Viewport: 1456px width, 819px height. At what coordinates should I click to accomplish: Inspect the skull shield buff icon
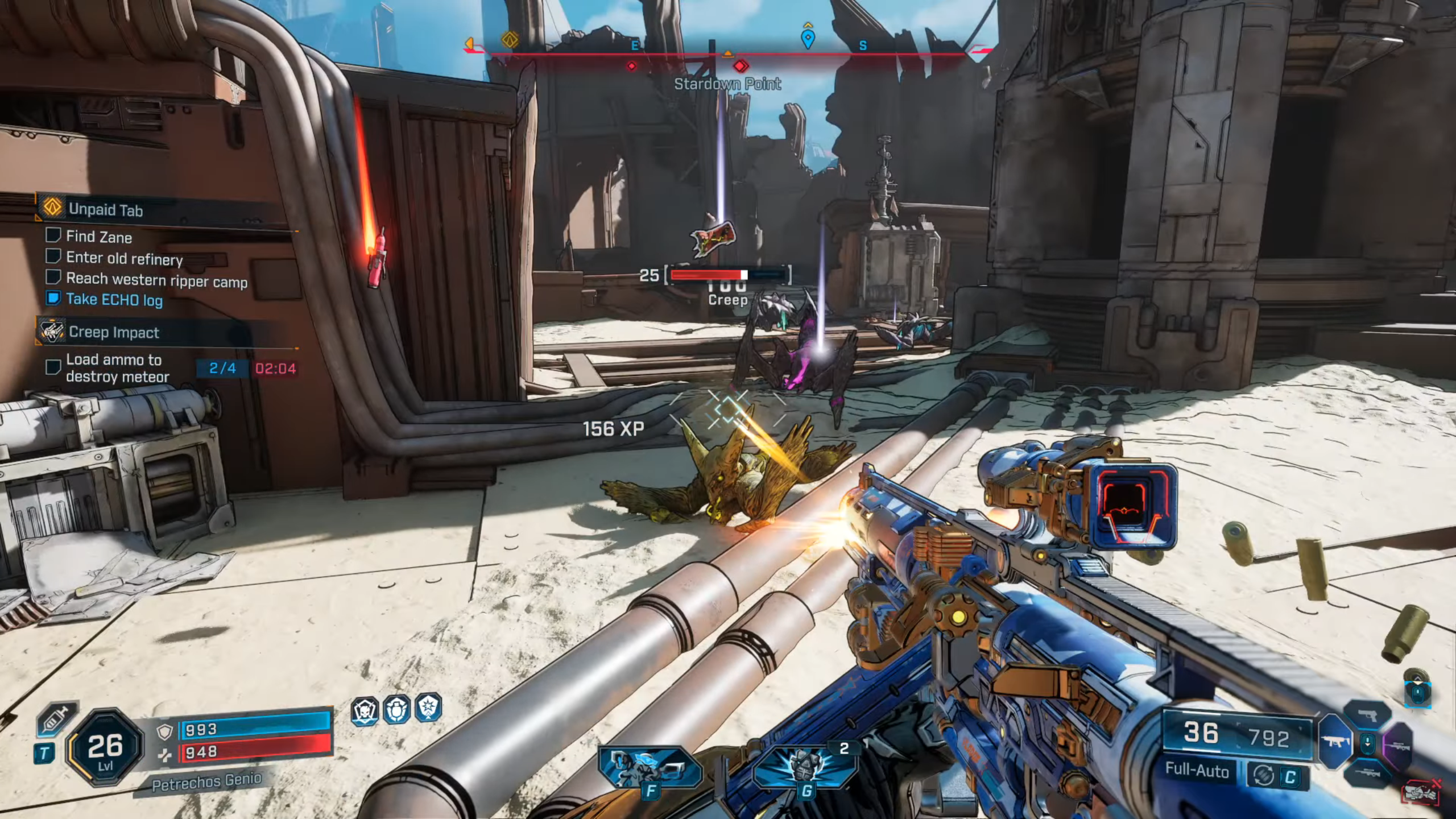coord(365,711)
